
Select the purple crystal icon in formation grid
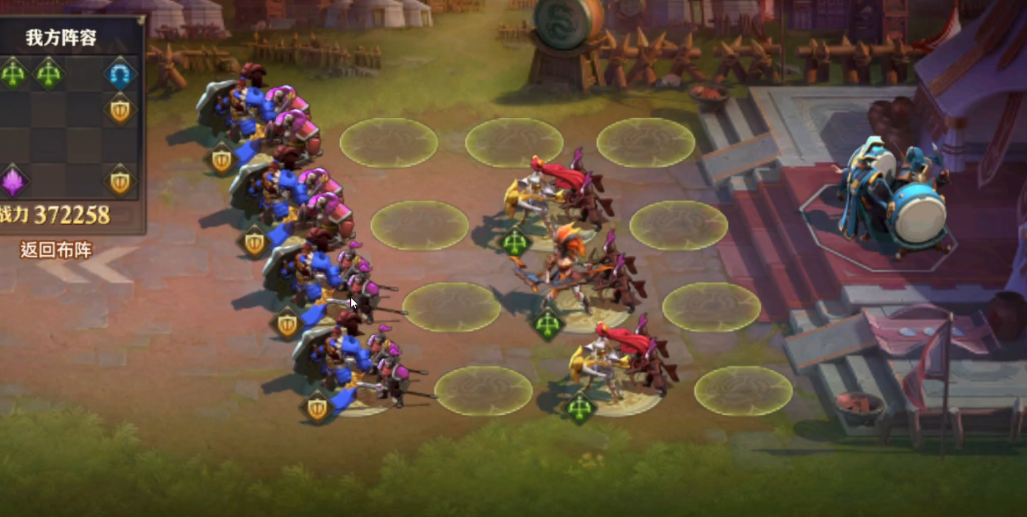pos(12,182)
